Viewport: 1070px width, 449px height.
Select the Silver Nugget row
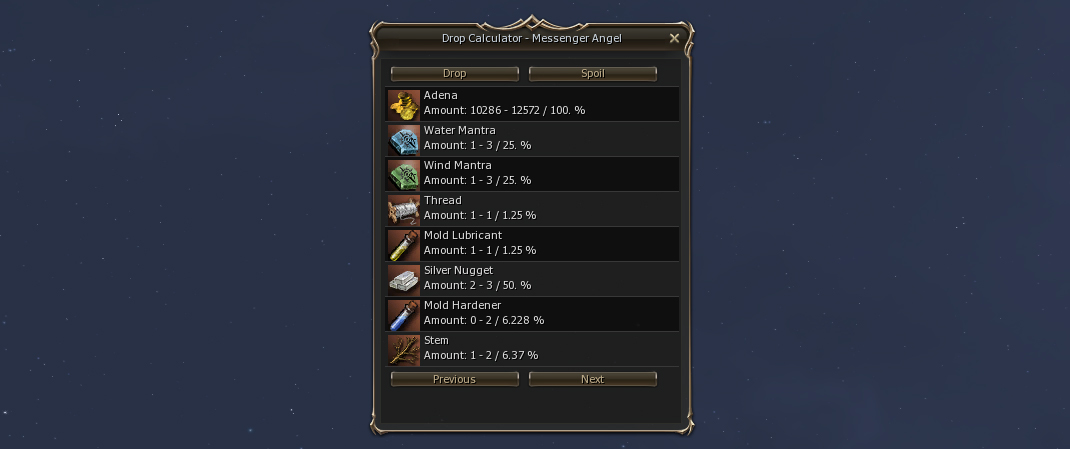(x=533, y=278)
